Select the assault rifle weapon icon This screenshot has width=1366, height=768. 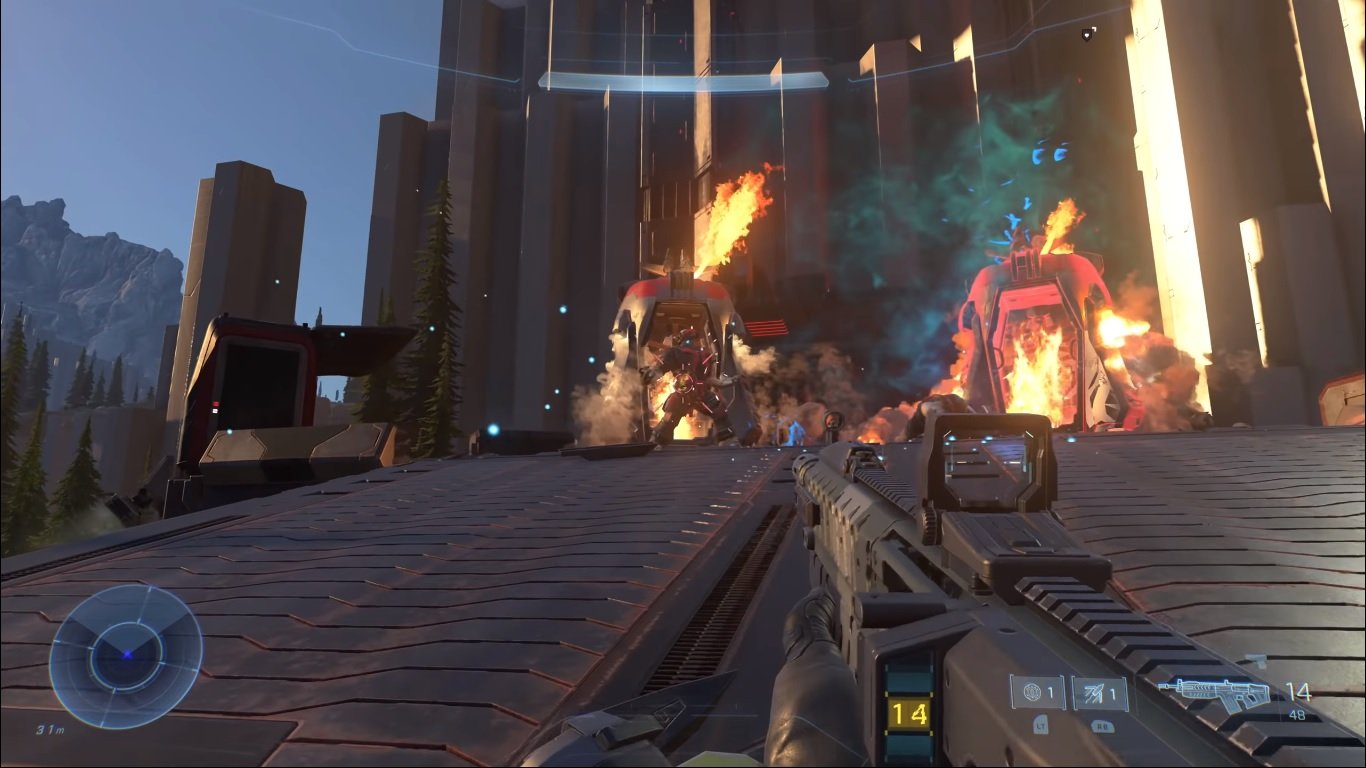tap(1215, 692)
